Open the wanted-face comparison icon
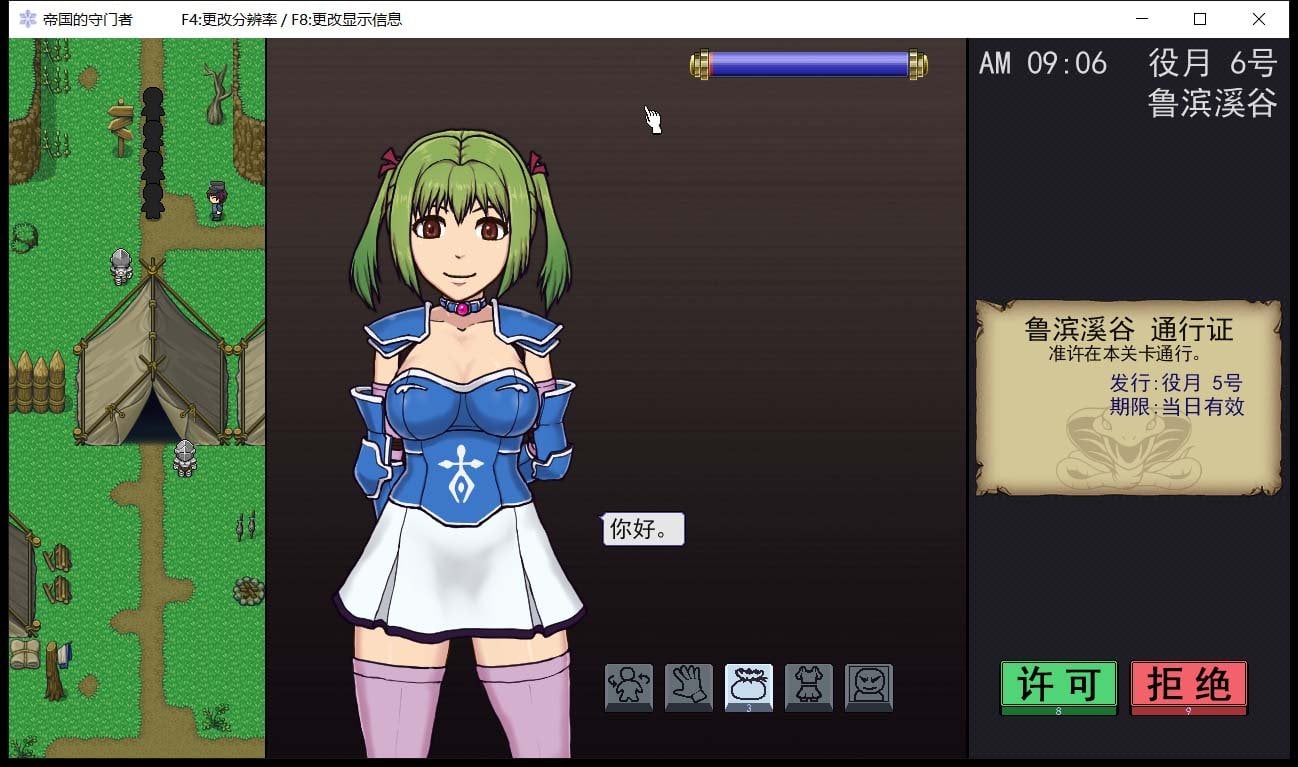This screenshot has width=1298, height=767. (x=868, y=686)
